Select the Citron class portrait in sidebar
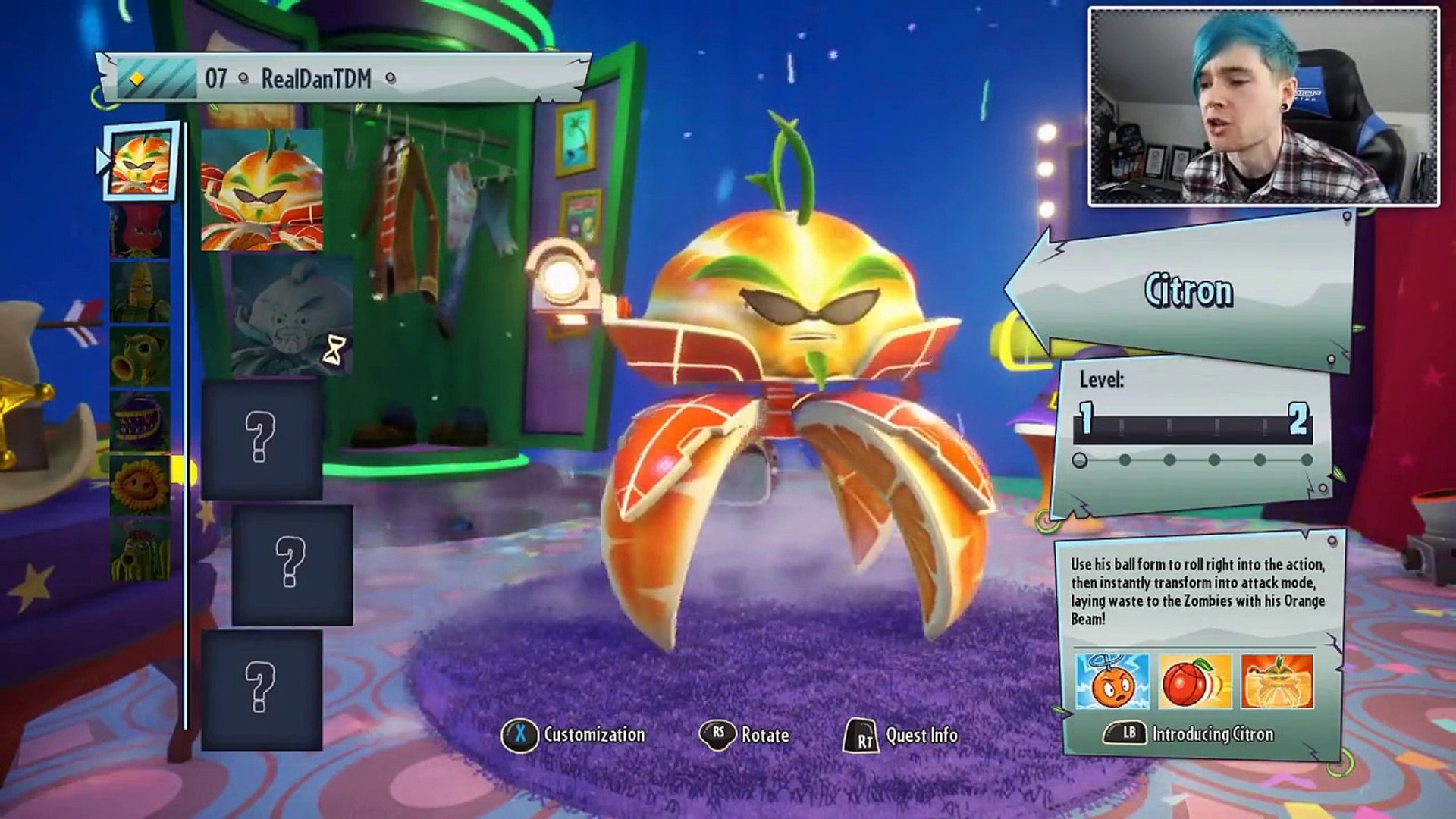The width and height of the screenshot is (1456, 819). click(140, 162)
